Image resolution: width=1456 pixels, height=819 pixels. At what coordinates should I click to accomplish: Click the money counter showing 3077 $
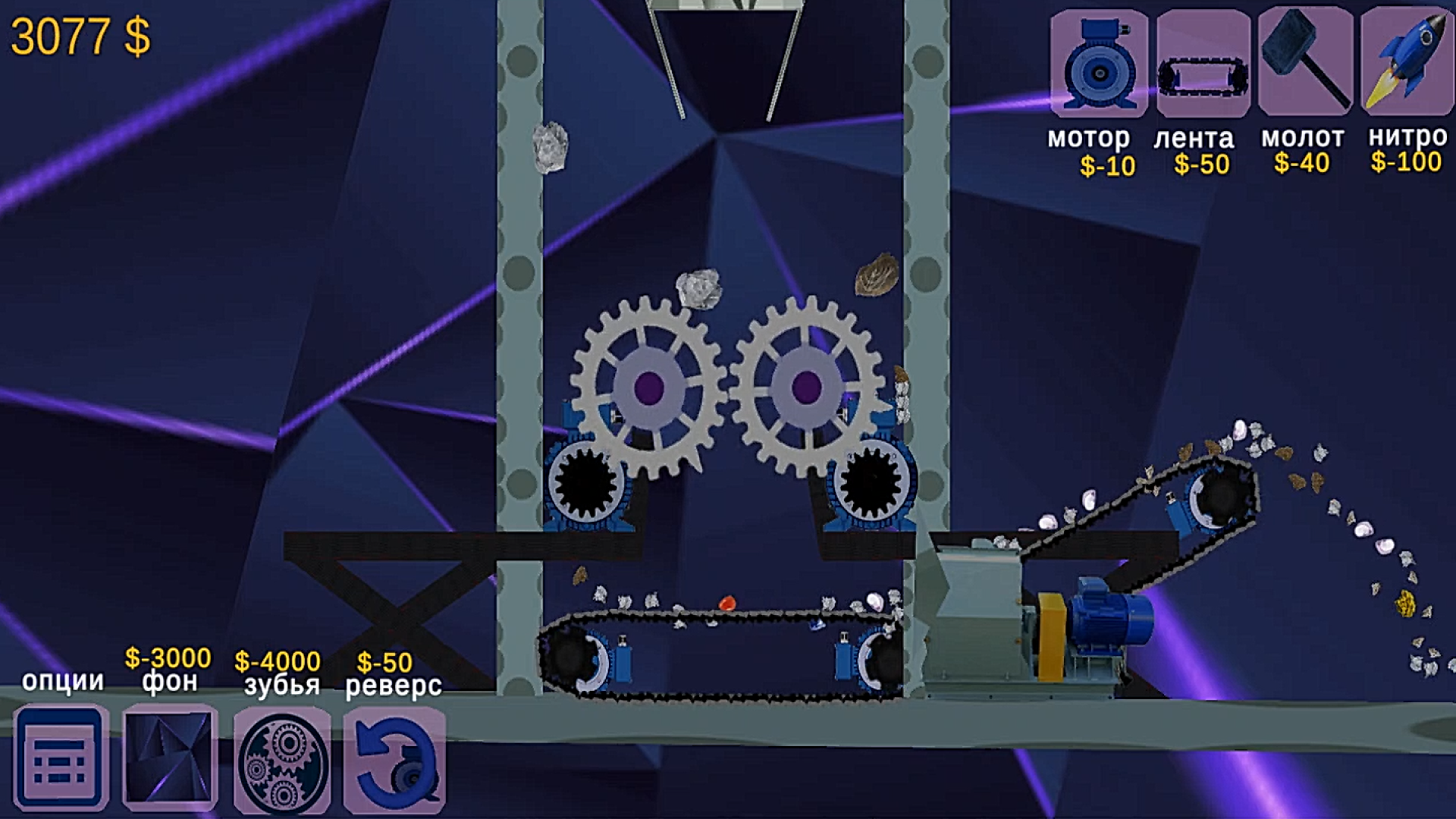point(81,34)
